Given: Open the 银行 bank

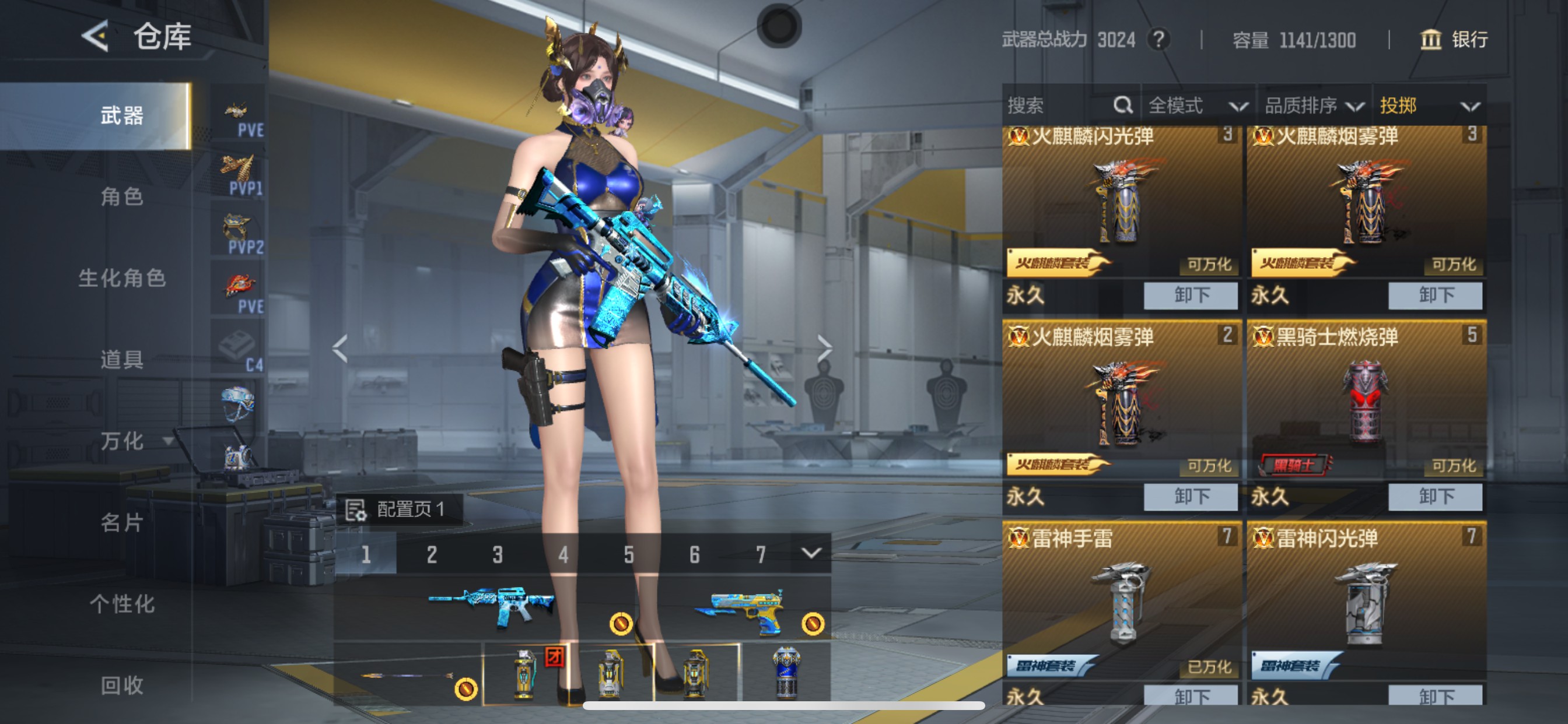Looking at the screenshot, I should [x=1455, y=40].
